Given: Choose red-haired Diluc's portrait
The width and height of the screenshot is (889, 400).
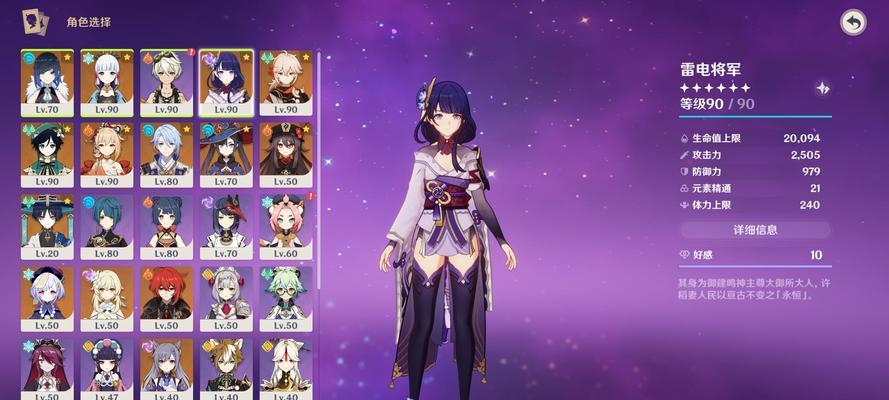Looking at the screenshot, I should (167, 298).
